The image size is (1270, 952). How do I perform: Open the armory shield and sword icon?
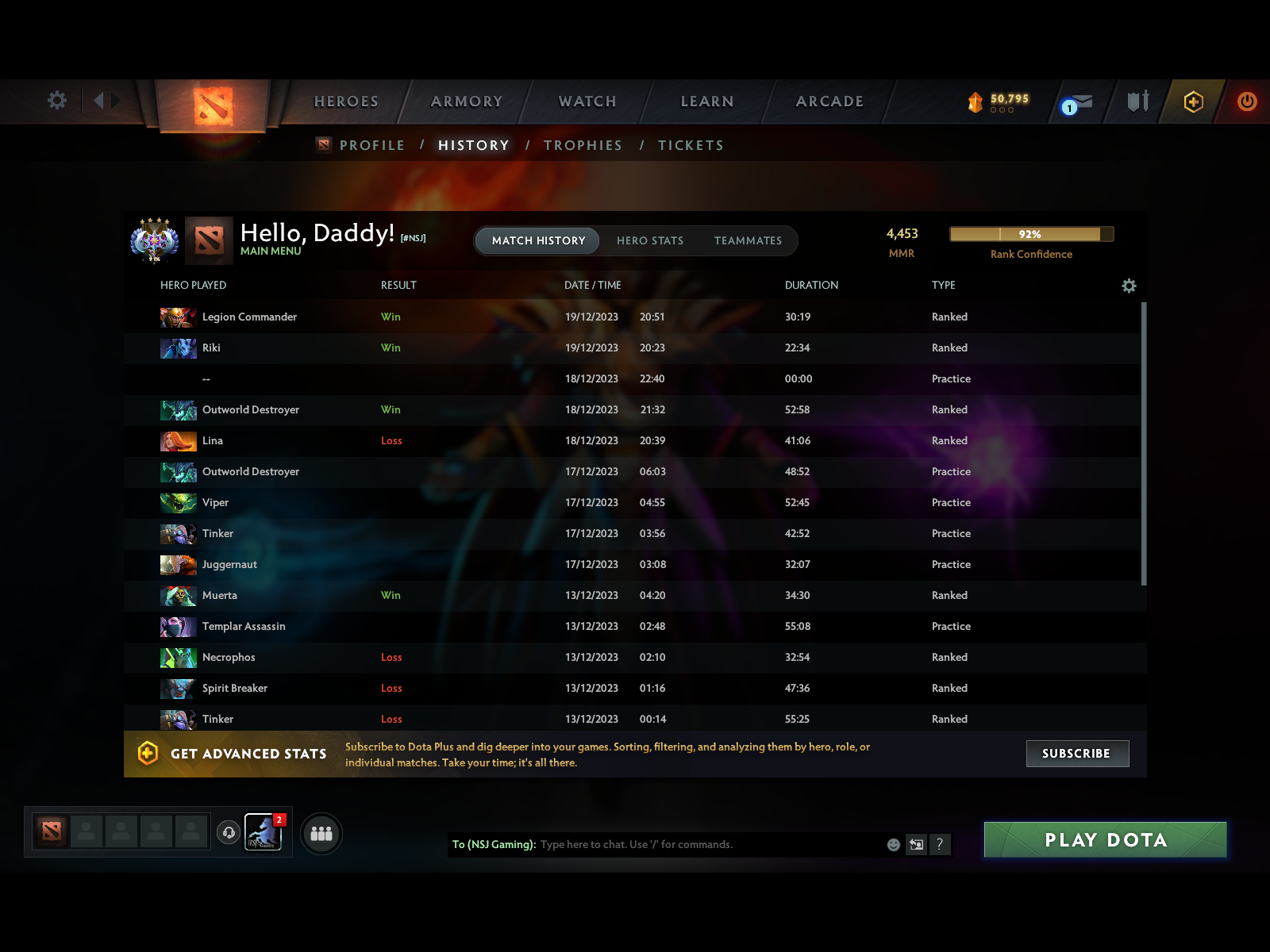1137,102
